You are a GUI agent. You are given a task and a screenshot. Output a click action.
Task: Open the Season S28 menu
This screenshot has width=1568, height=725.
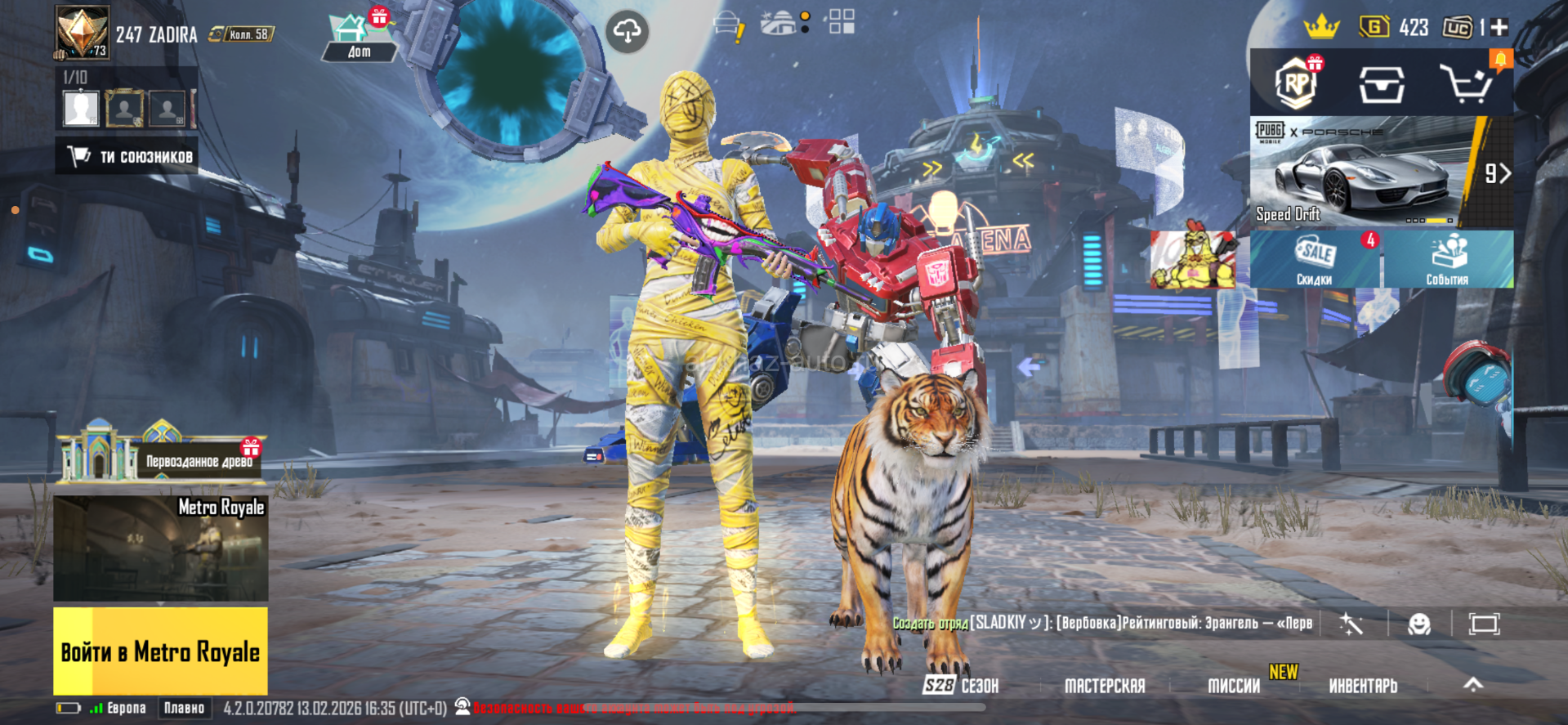tap(961, 686)
